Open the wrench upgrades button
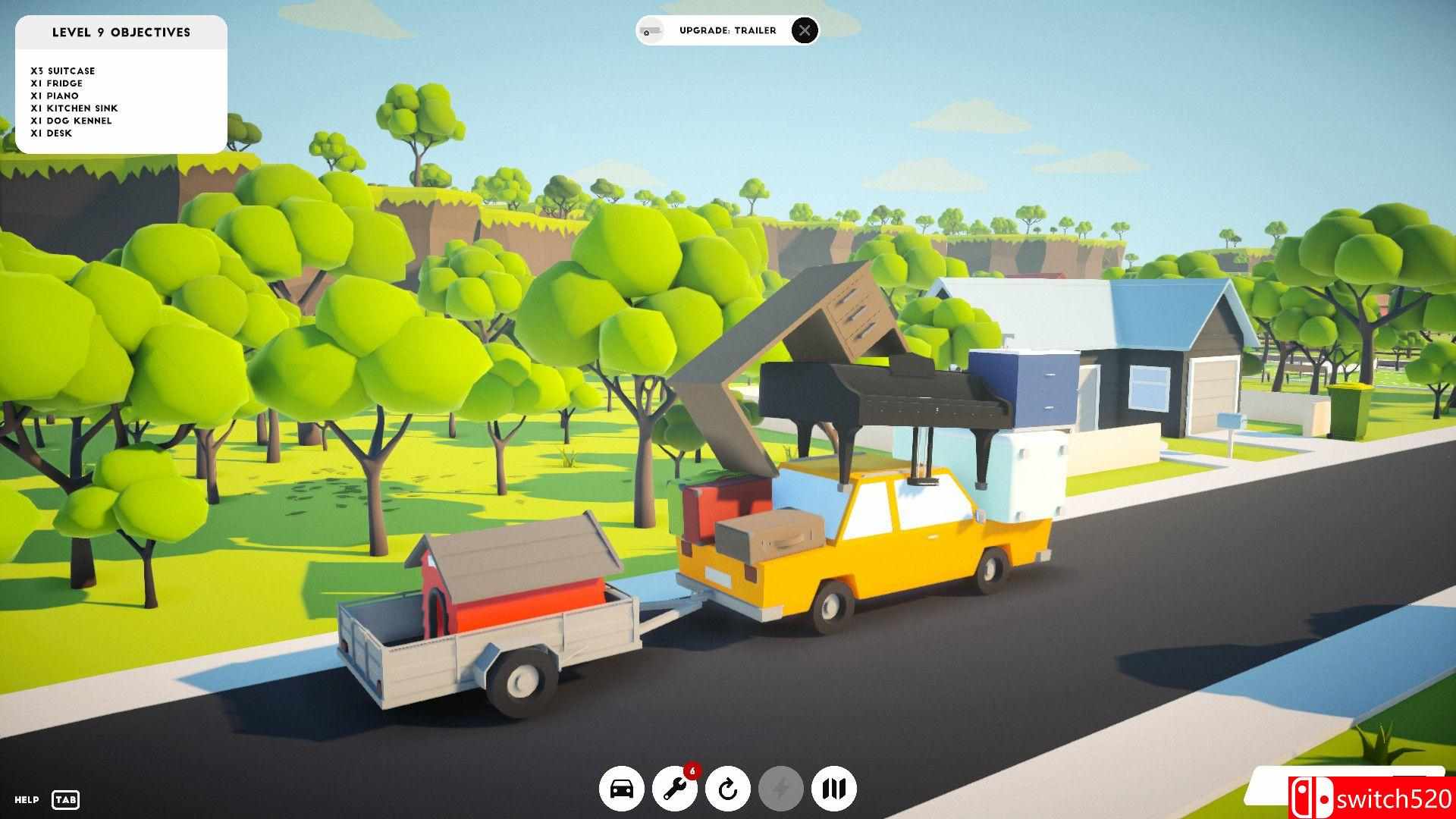Viewport: 1456px width, 819px height. point(675,789)
